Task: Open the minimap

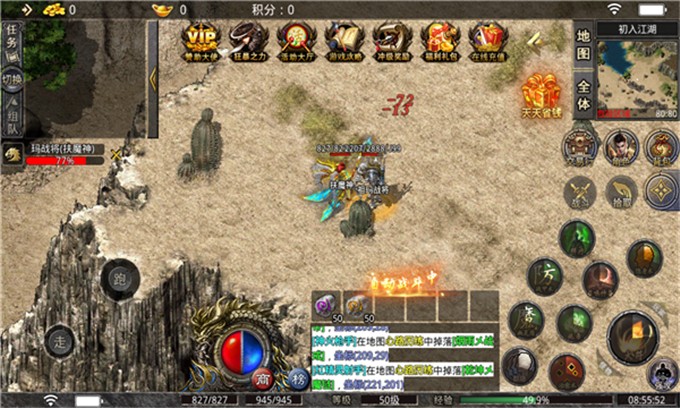Action: point(638,78)
